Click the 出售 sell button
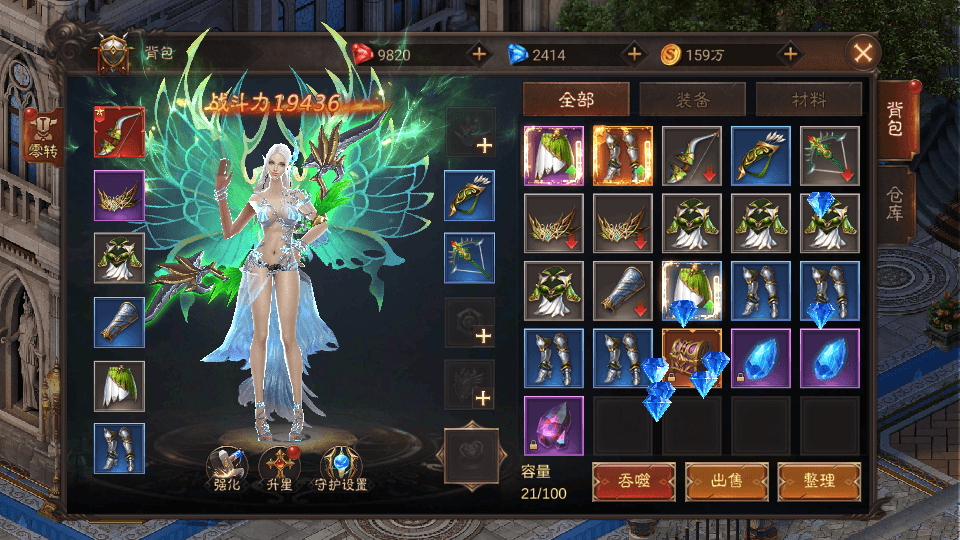This screenshot has width=960, height=540. tap(726, 481)
